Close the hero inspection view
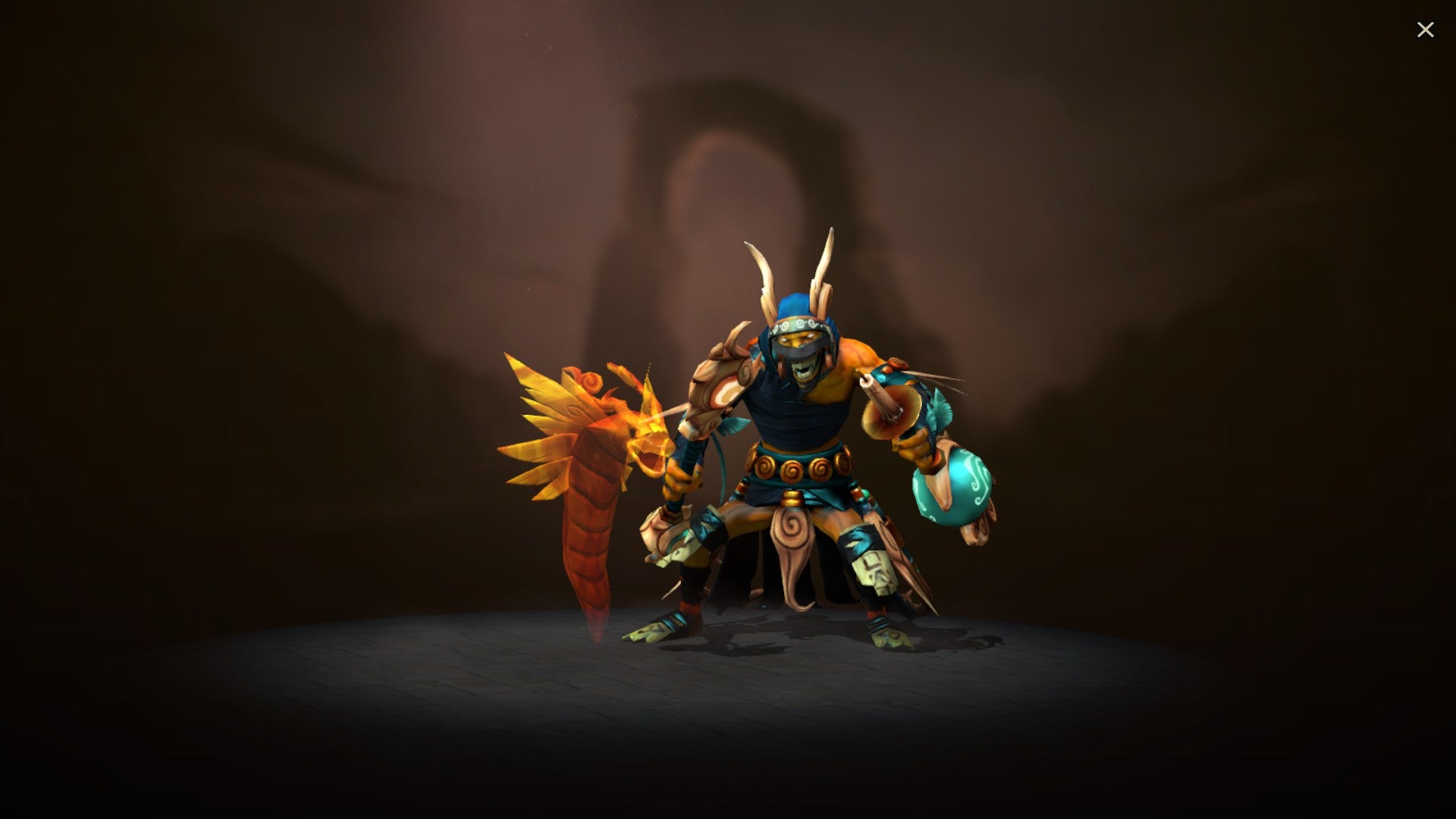The image size is (1456, 819). (x=1426, y=29)
